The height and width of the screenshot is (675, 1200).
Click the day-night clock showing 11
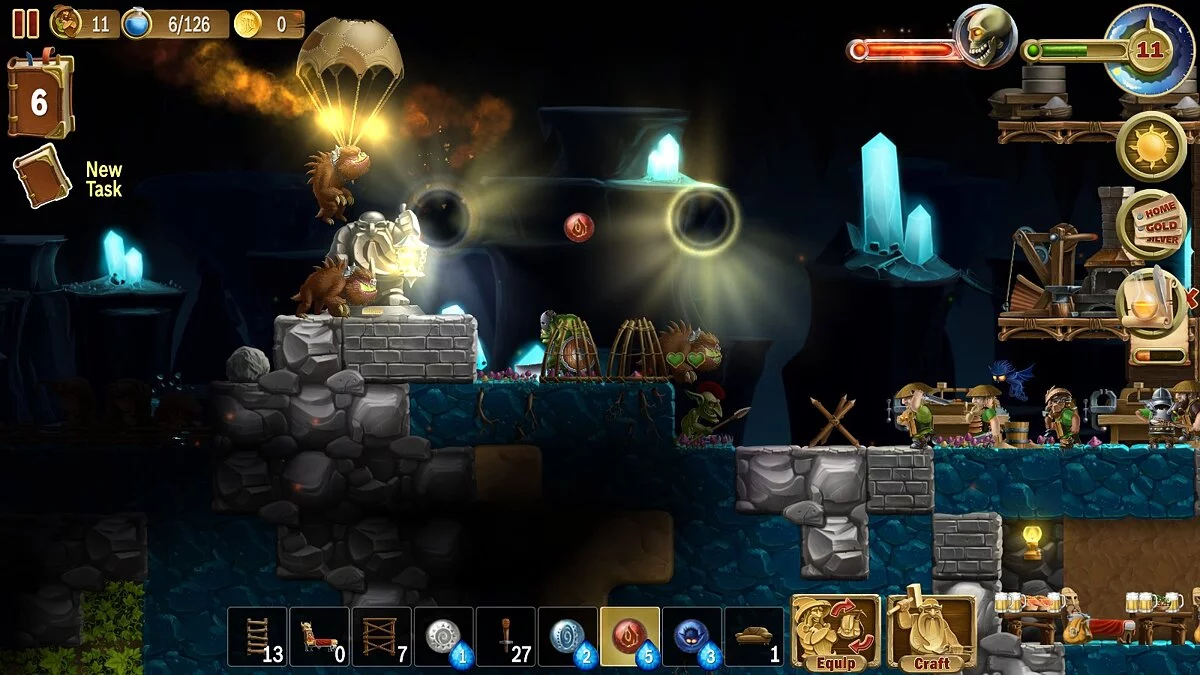(1149, 48)
